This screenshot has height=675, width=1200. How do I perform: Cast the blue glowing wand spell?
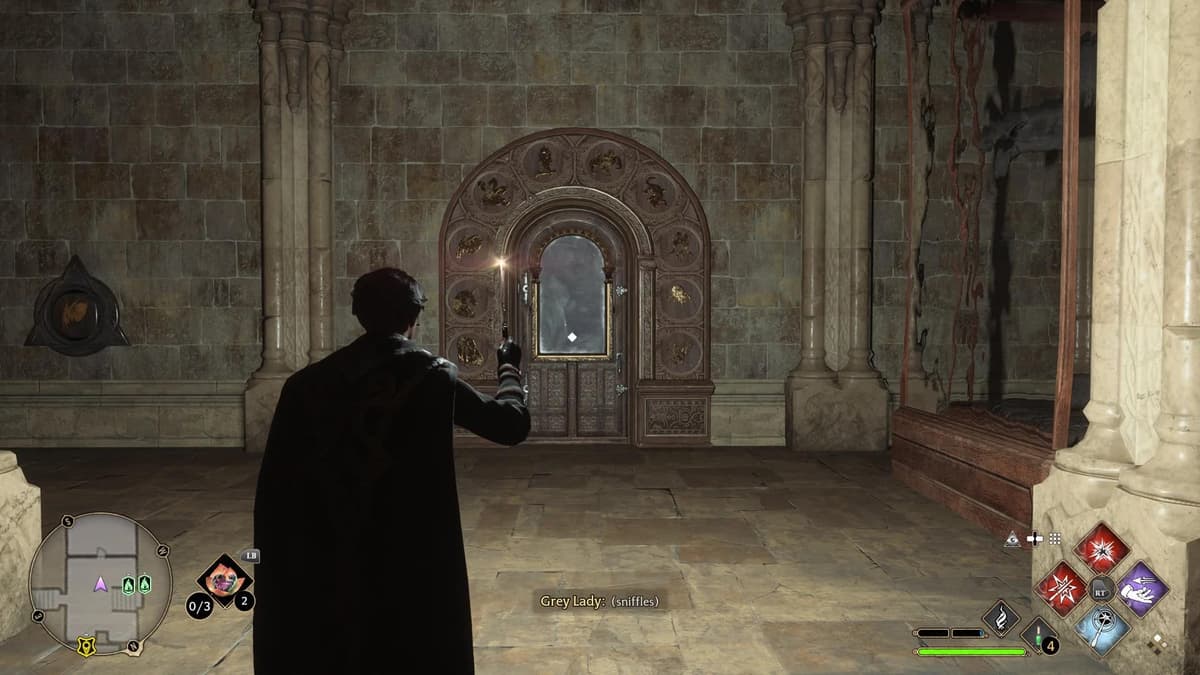(1101, 629)
